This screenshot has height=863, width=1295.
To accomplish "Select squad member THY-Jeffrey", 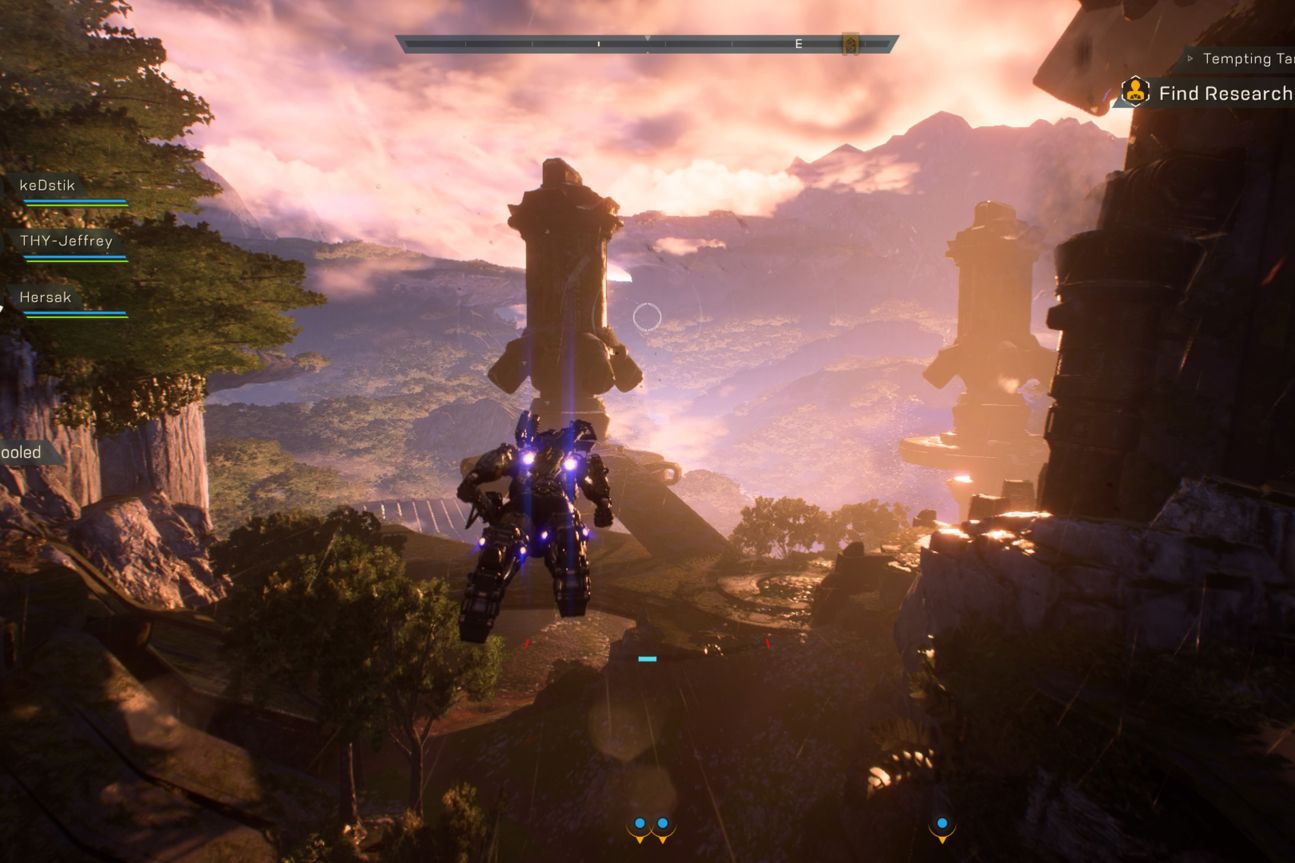I will (66, 241).
